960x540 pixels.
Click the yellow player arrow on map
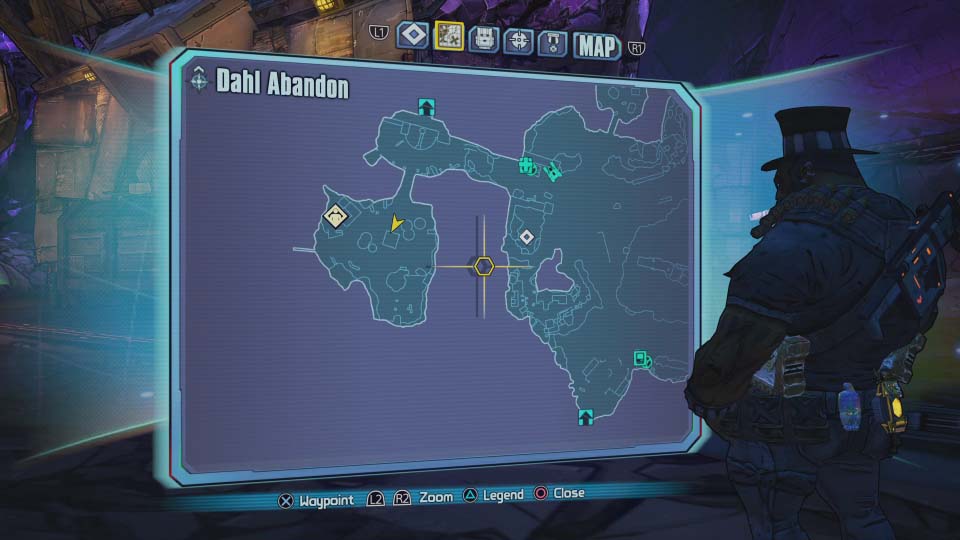397,222
